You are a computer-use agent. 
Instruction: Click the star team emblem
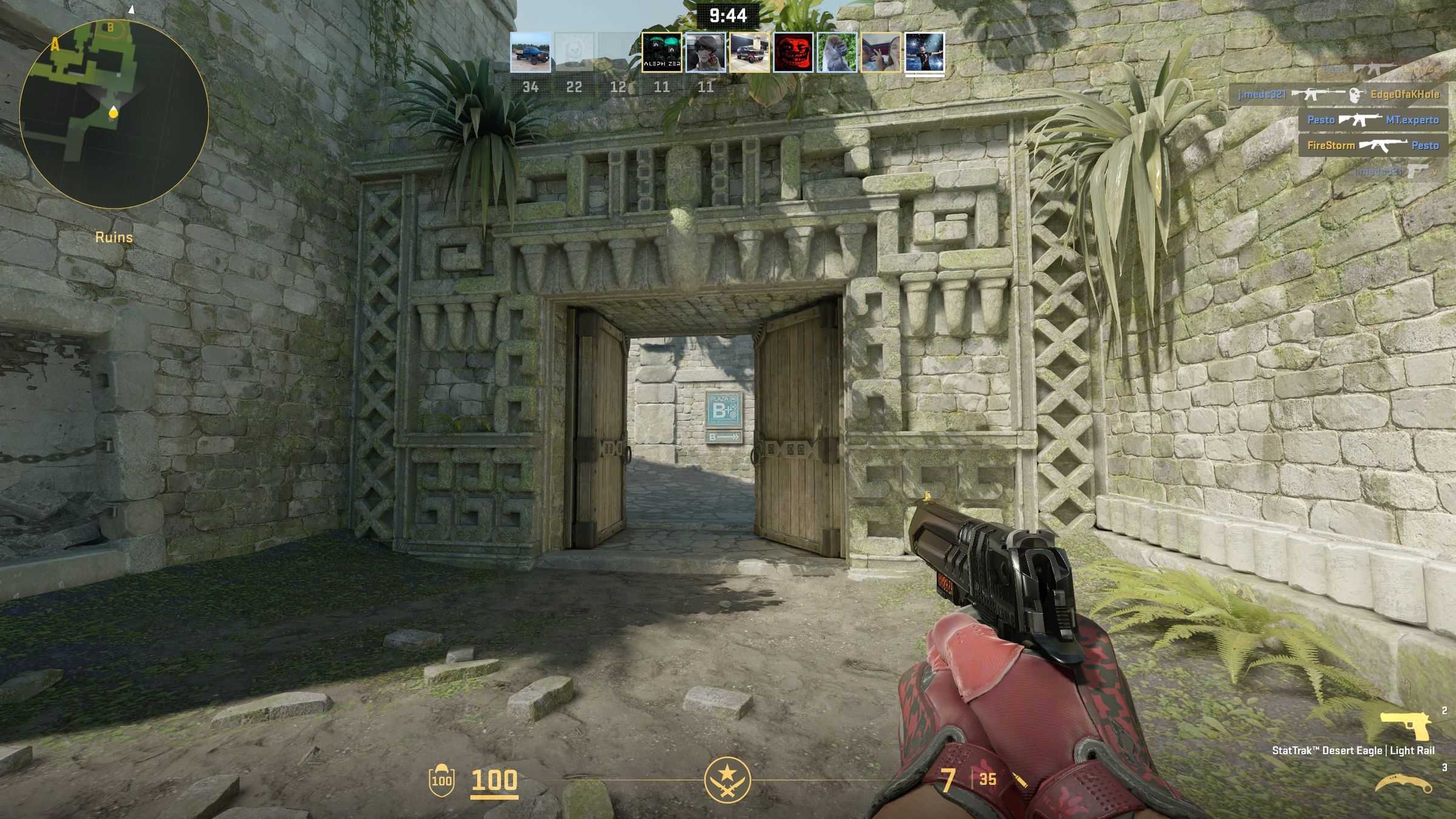coord(727,780)
